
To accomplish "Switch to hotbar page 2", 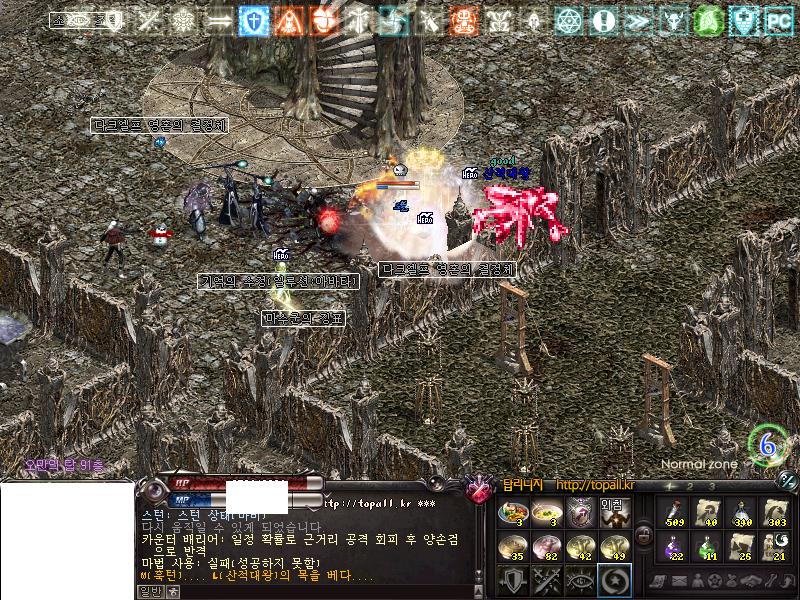I will 690,485.
